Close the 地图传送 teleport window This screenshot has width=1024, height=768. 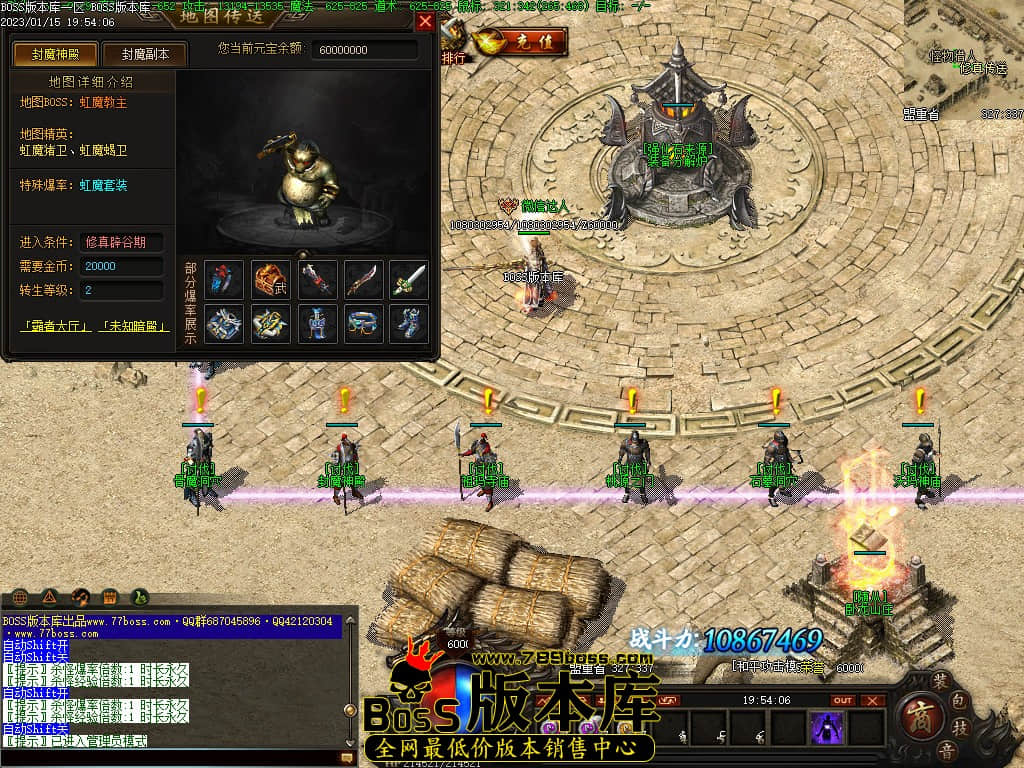[425, 21]
